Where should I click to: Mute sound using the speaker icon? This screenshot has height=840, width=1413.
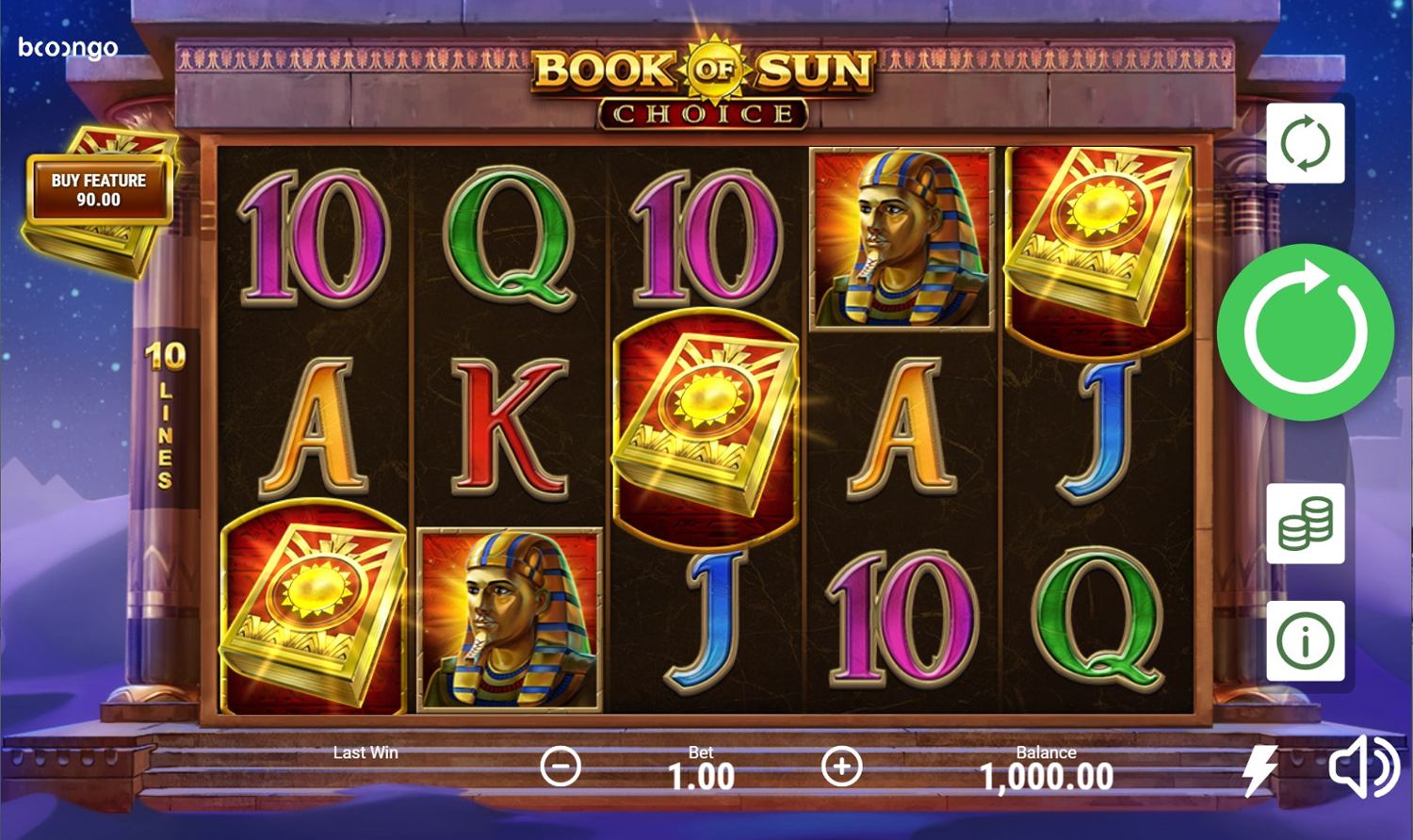[1363, 767]
